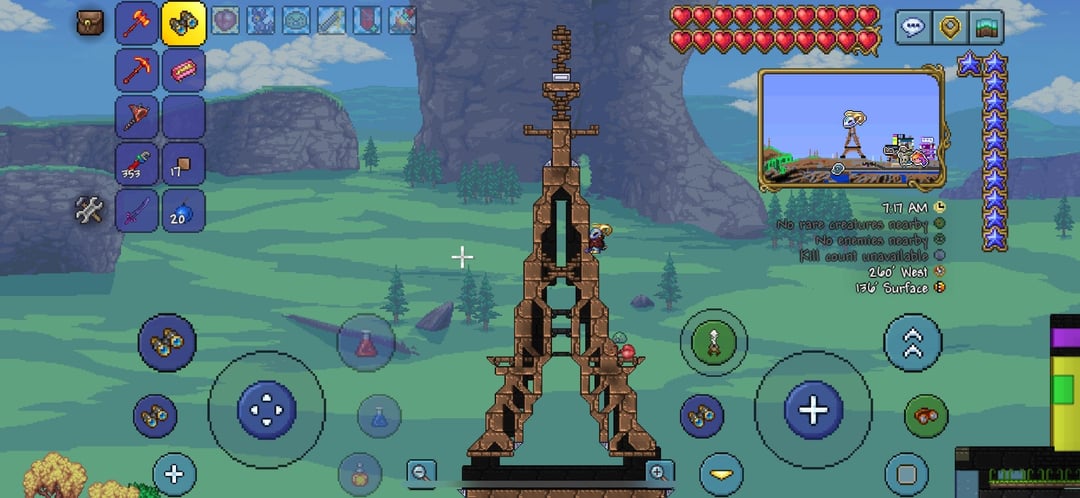Screen dimensions: 1080x498
Task: Select the highlighted binoculars hotbar slot
Action: click(x=184, y=23)
